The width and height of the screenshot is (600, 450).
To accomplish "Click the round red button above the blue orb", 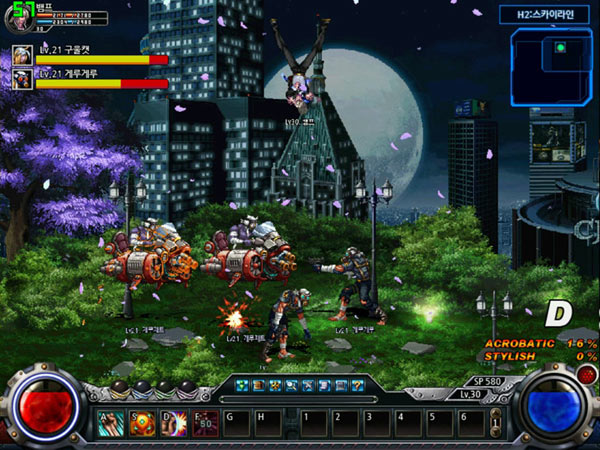I will tap(586, 374).
